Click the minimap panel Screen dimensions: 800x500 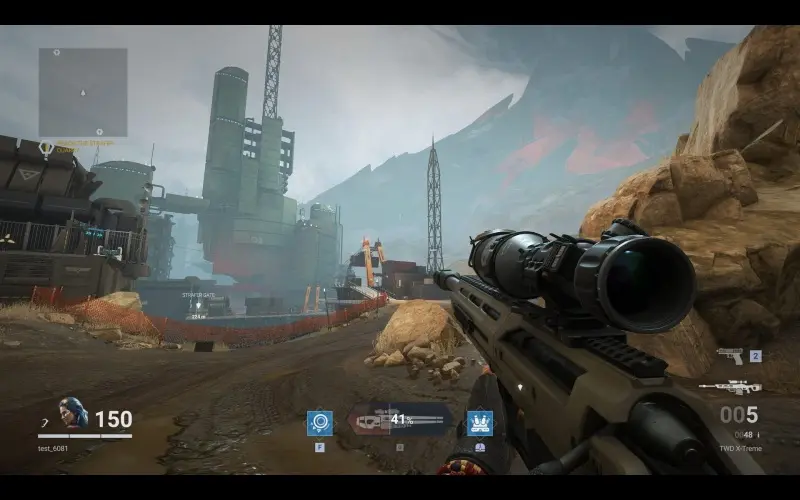pos(83,92)
